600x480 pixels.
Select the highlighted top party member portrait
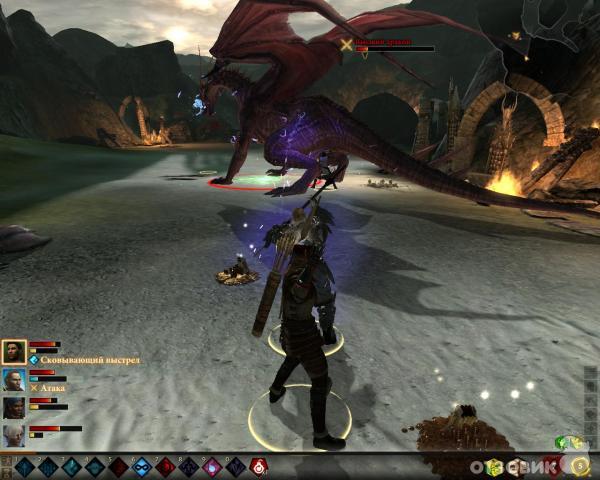(14, 351)
